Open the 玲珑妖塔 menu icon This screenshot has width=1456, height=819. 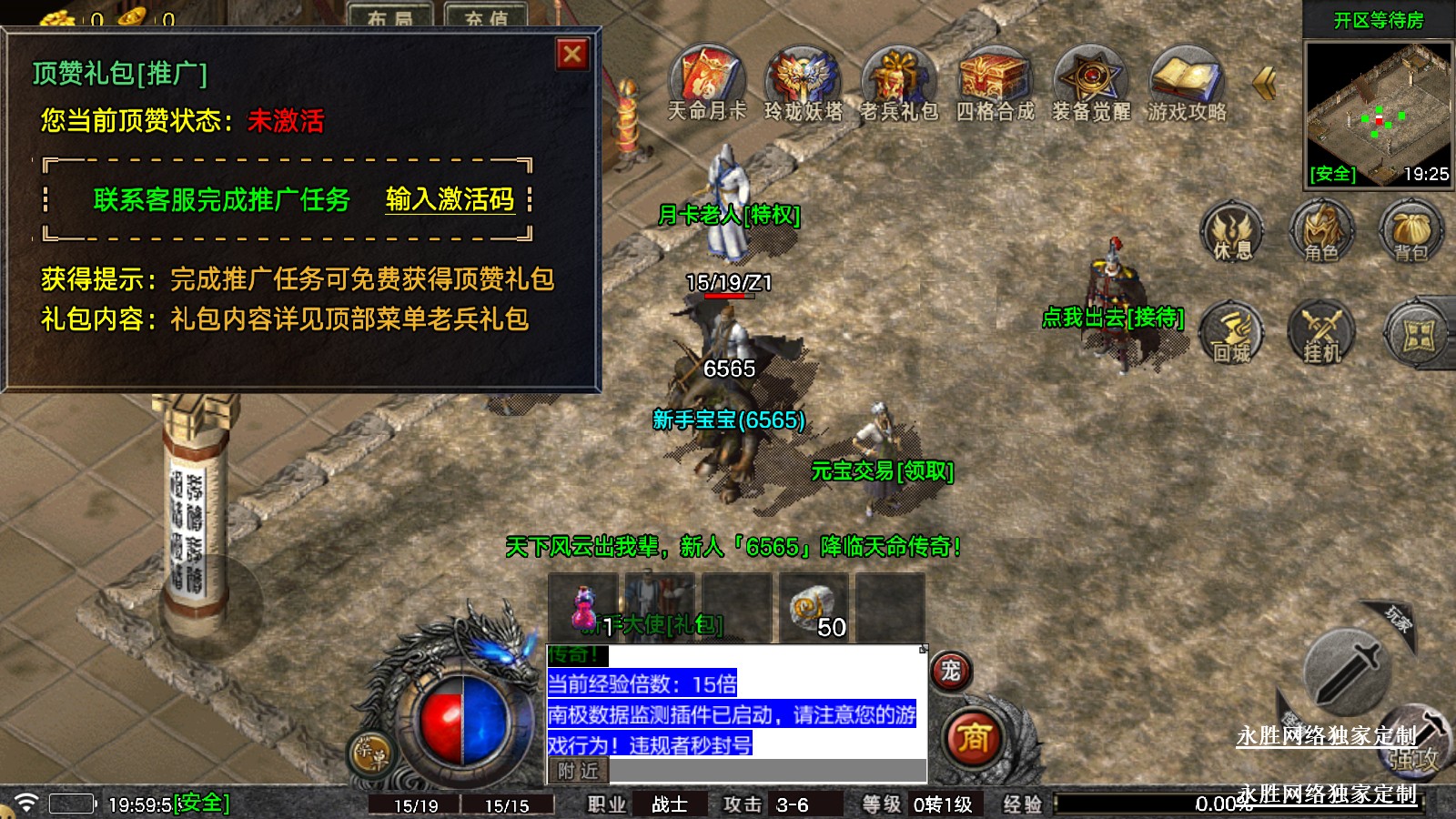(803, 79)
